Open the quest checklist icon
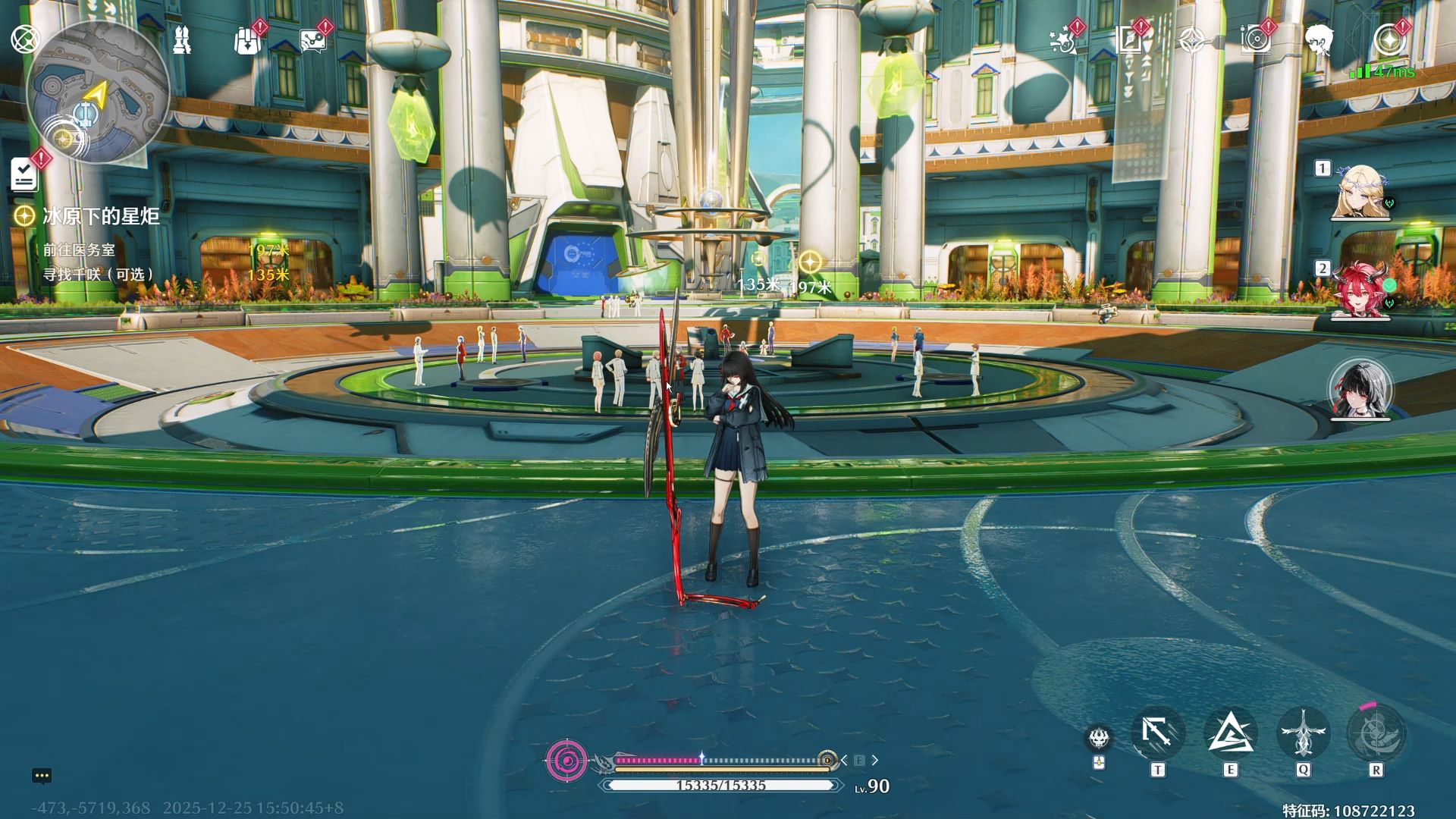The width and height of the screenshot is (1456, 819). [24, 175]
